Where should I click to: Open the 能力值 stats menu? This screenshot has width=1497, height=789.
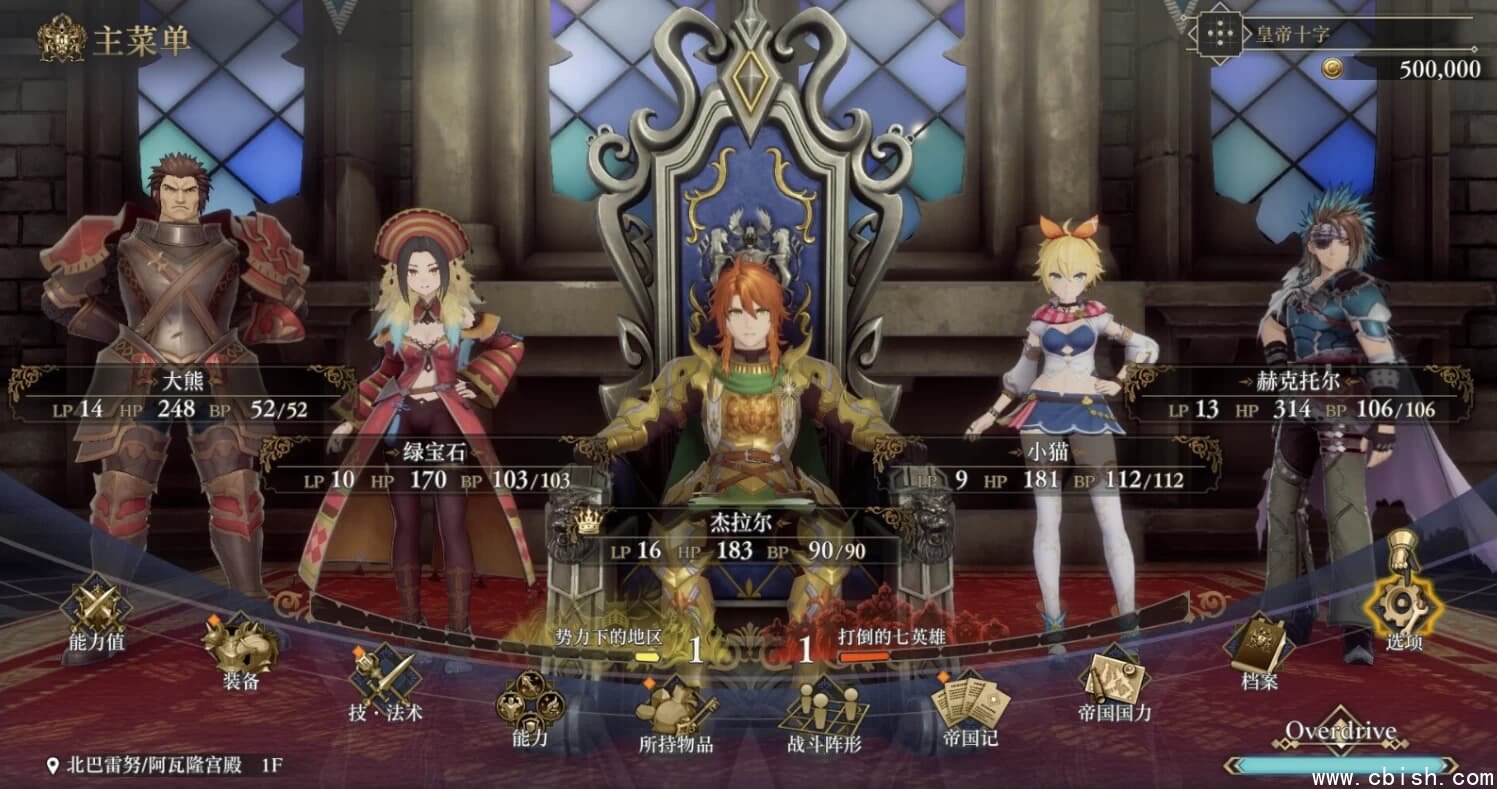click(96, 610)
